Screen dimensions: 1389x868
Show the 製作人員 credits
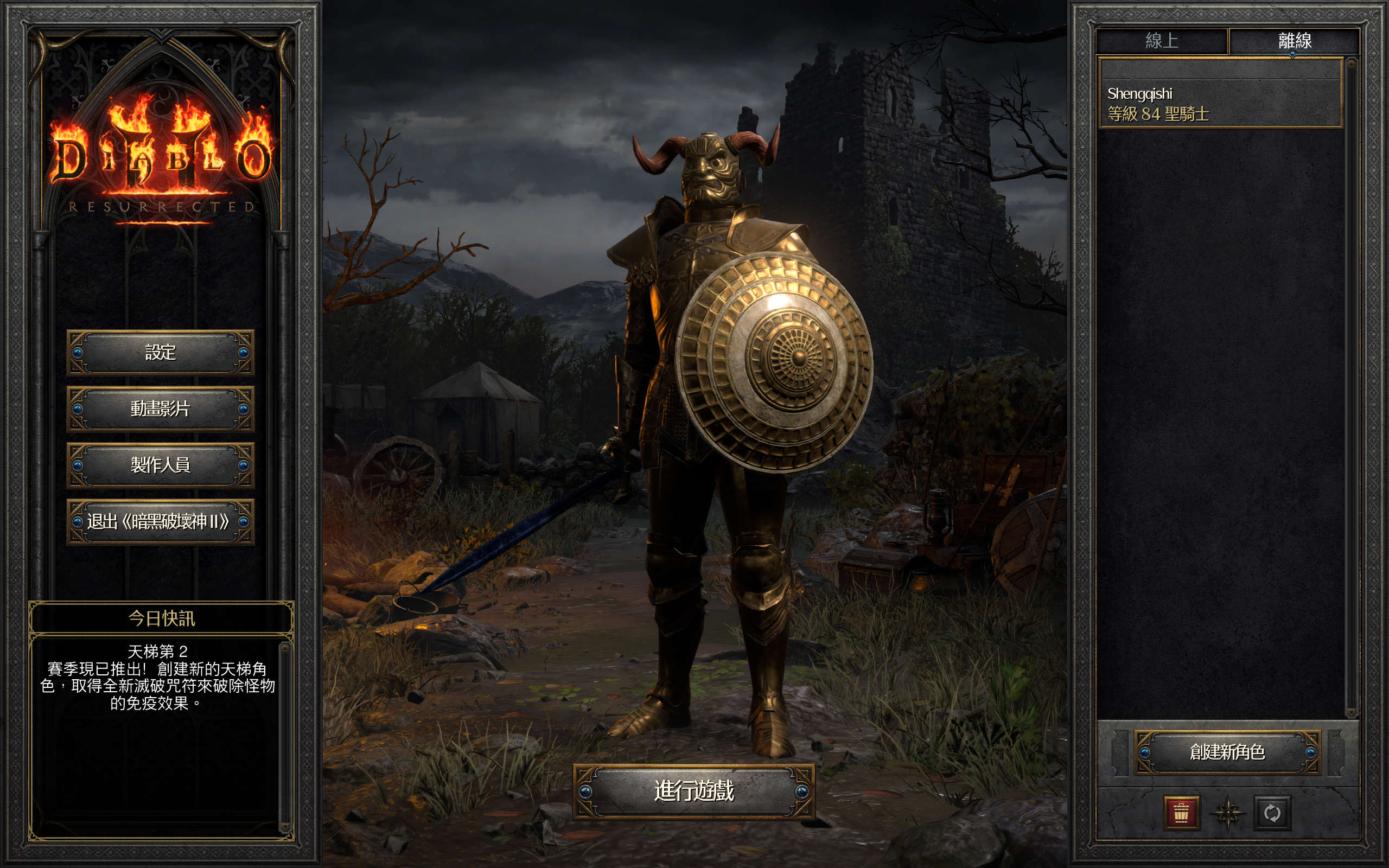click(160, 464)
